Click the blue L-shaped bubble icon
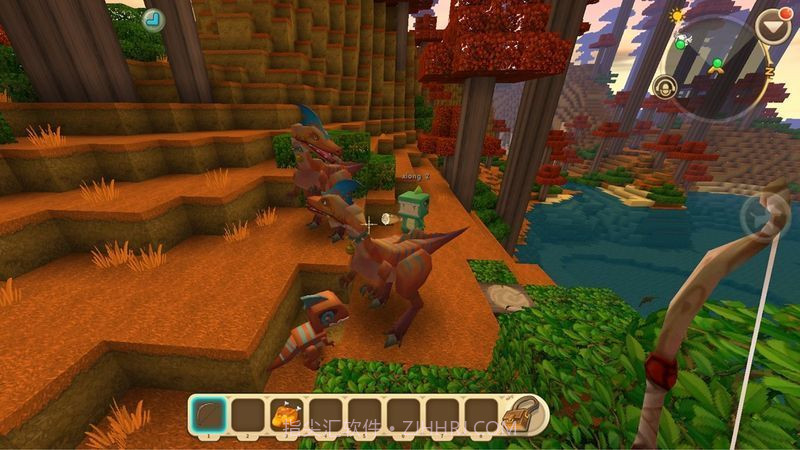 coord(153,19)
